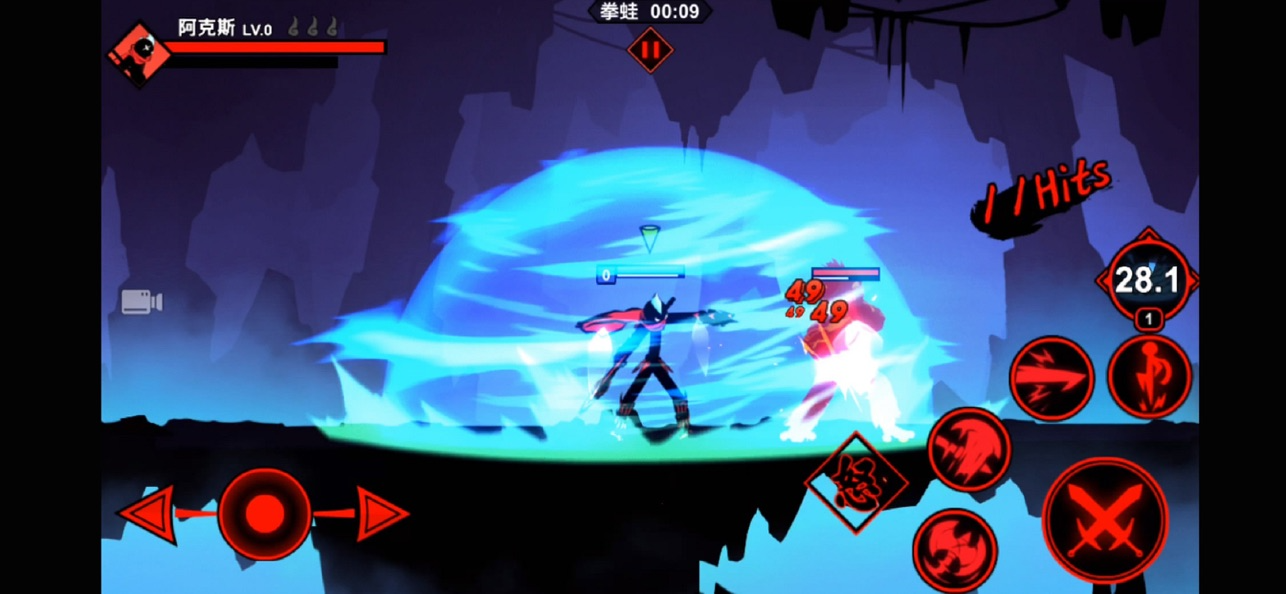Activate the rage diamond skill
The height and width of the screenshot is (594, 1286).
(x=856, y=483)
